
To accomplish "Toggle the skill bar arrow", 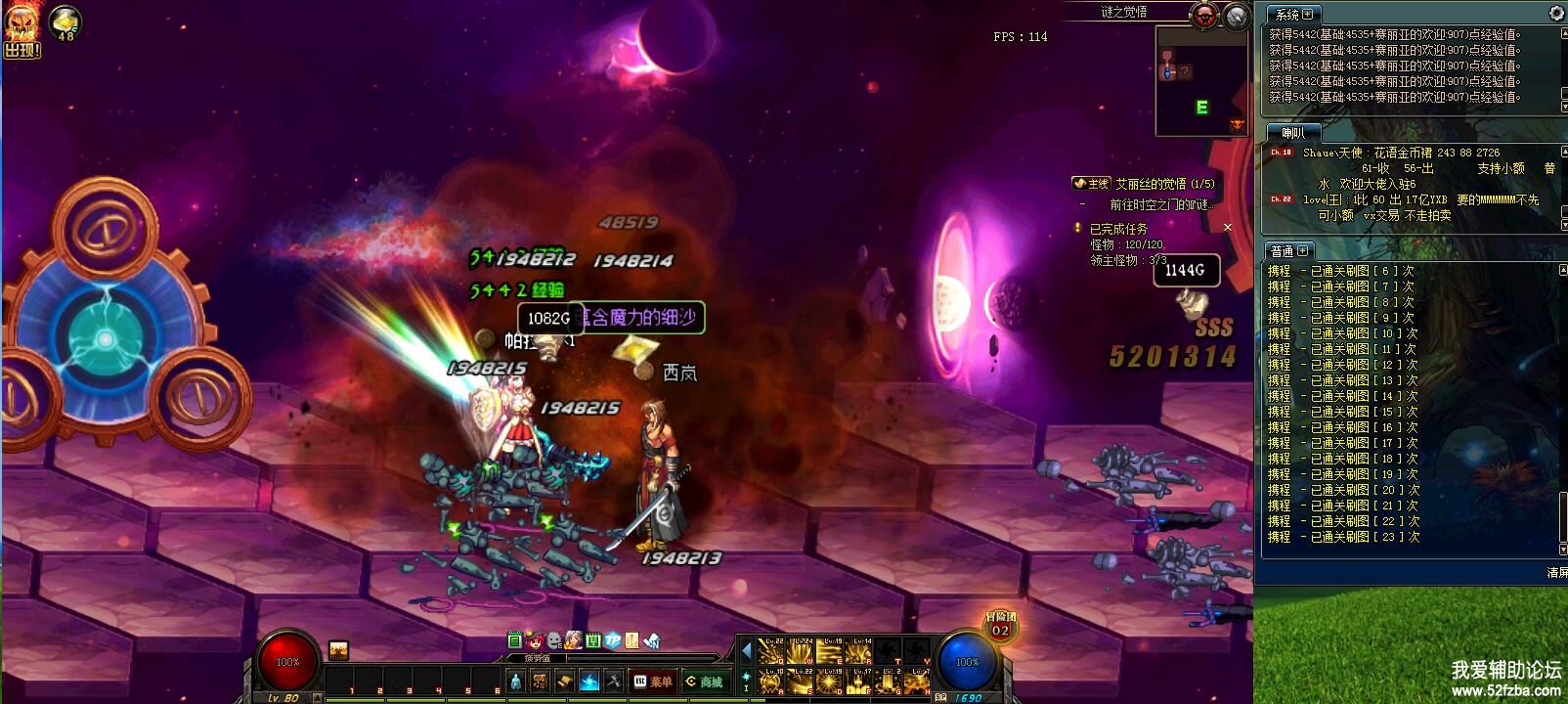I will 746,650.
